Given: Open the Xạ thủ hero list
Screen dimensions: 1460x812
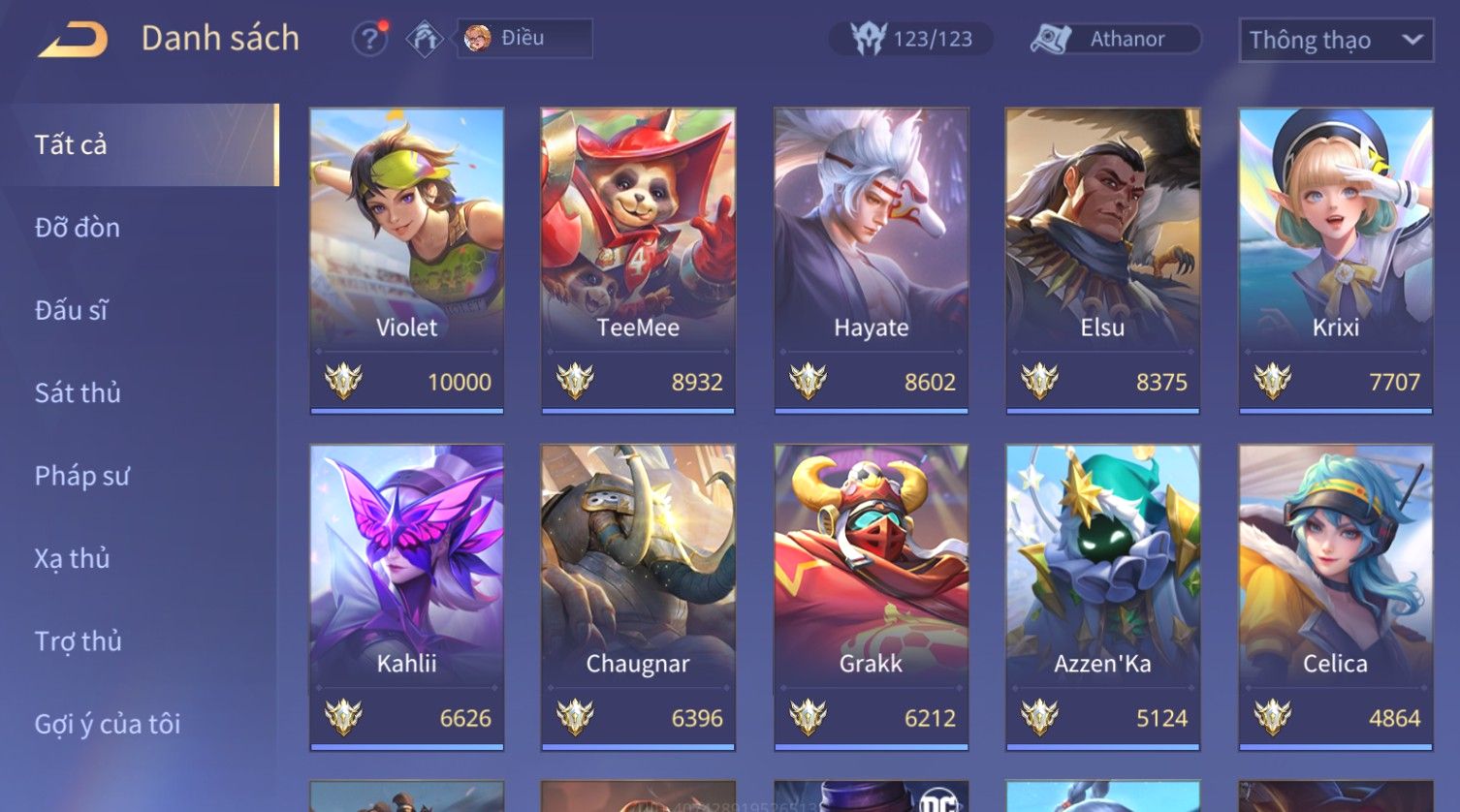Looking at the screenshot, I should click(73, 558).
